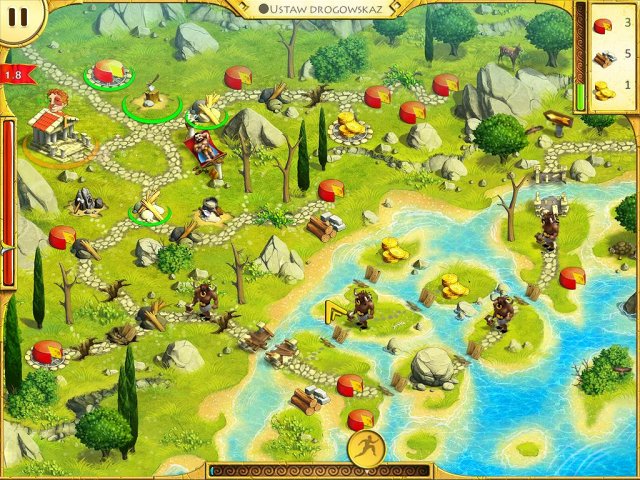Viewport: 640px width, 480px height.
Task: Click the Ustaw drogowskaz objective banner
Action: (x=320, y=8)
